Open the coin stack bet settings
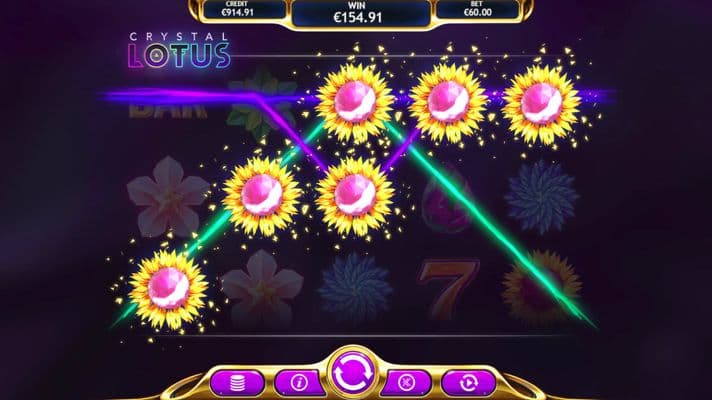 238,381
